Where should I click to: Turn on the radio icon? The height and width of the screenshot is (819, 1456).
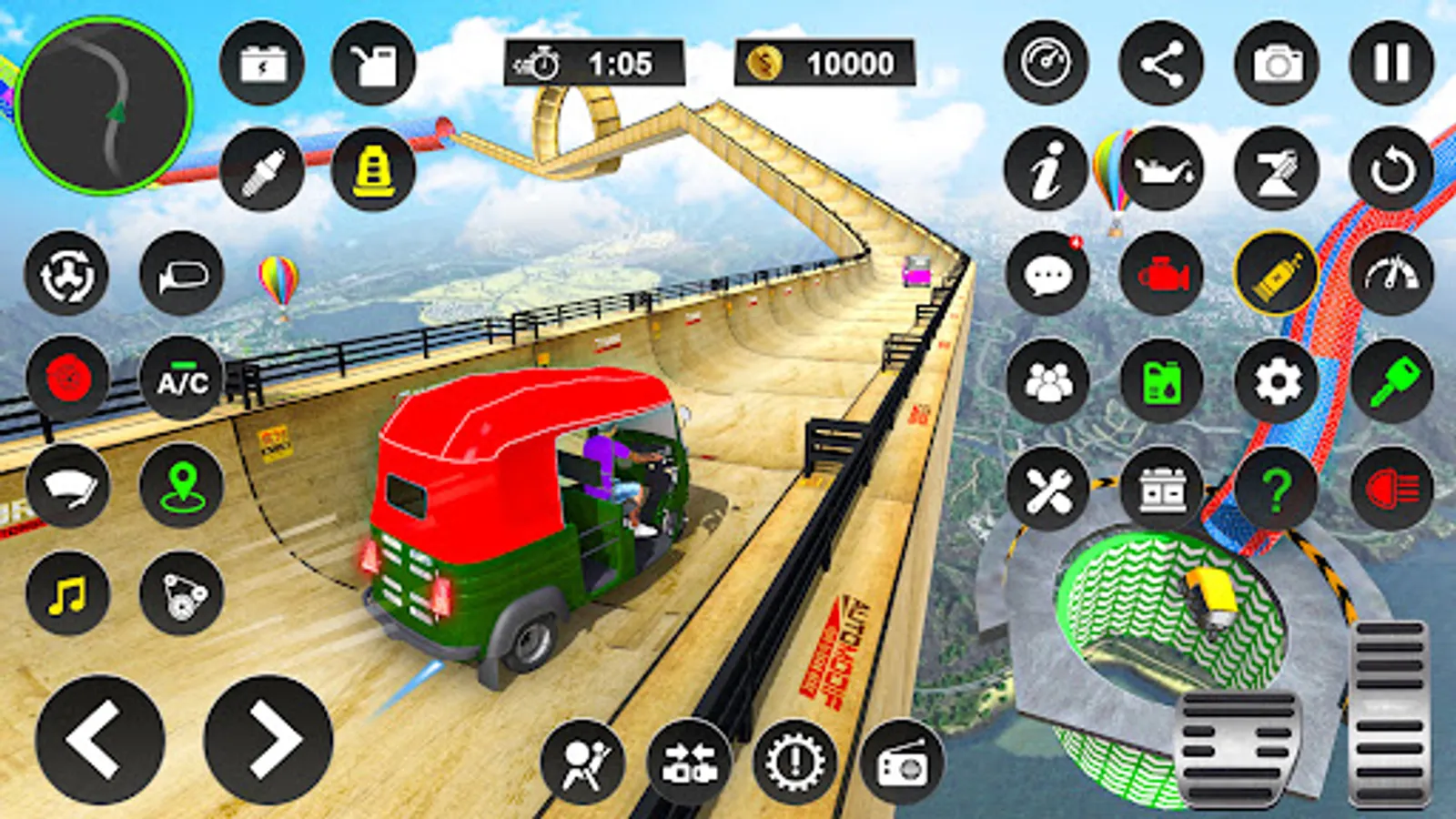pos(901,763)
